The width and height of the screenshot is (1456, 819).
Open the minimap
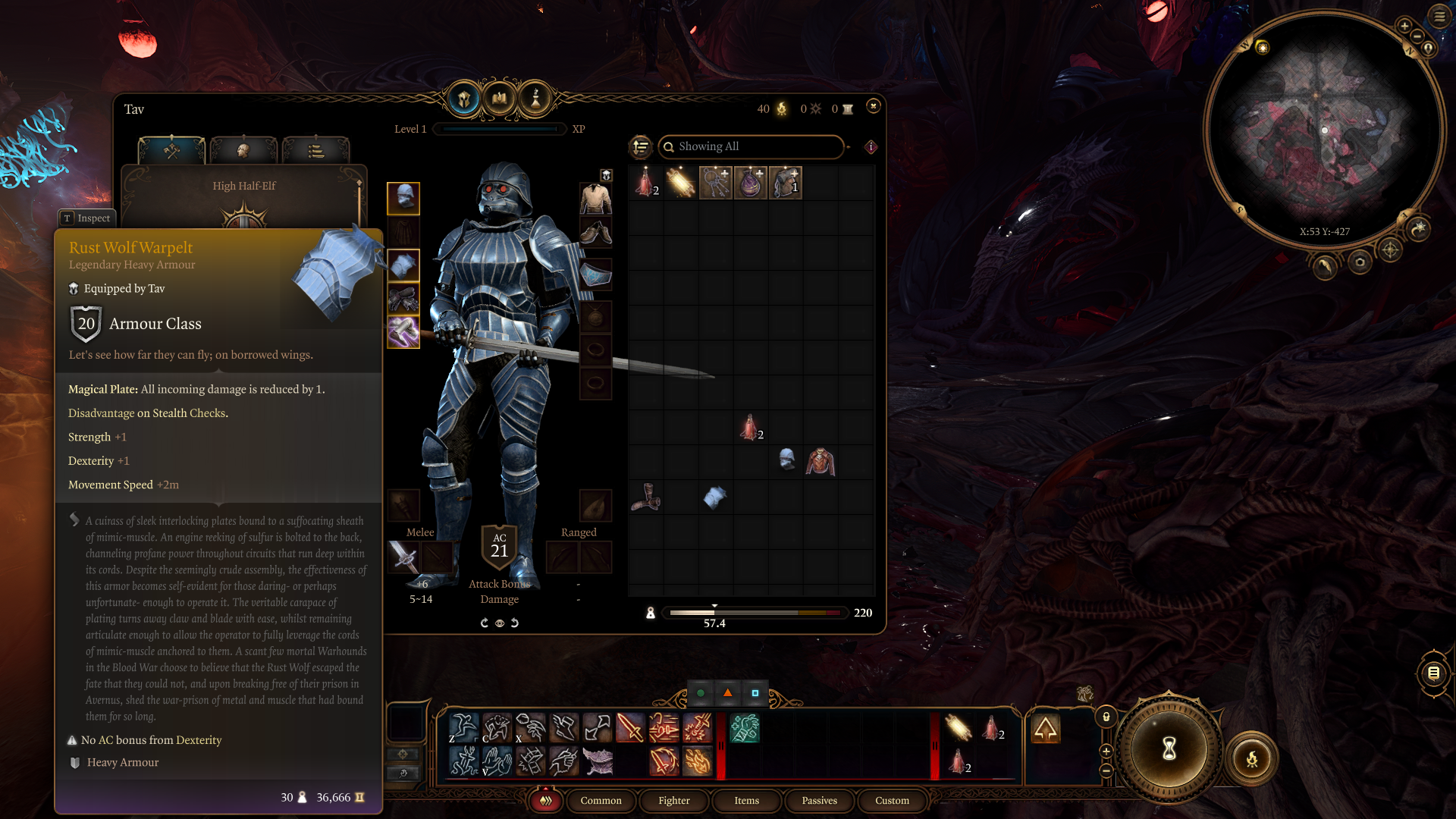(x=1324, y=129)
